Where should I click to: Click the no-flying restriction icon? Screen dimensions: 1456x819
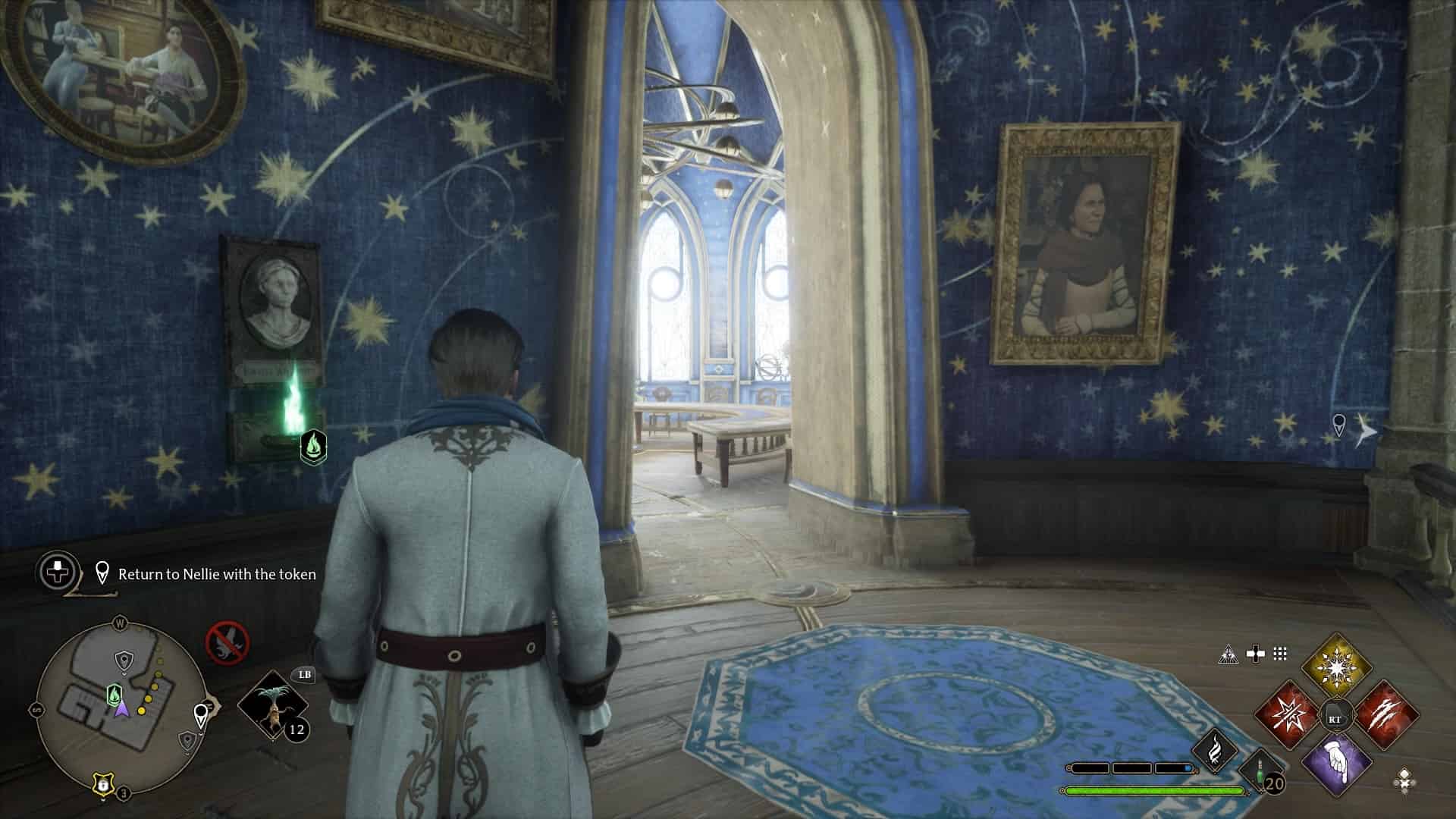[227, 643]
